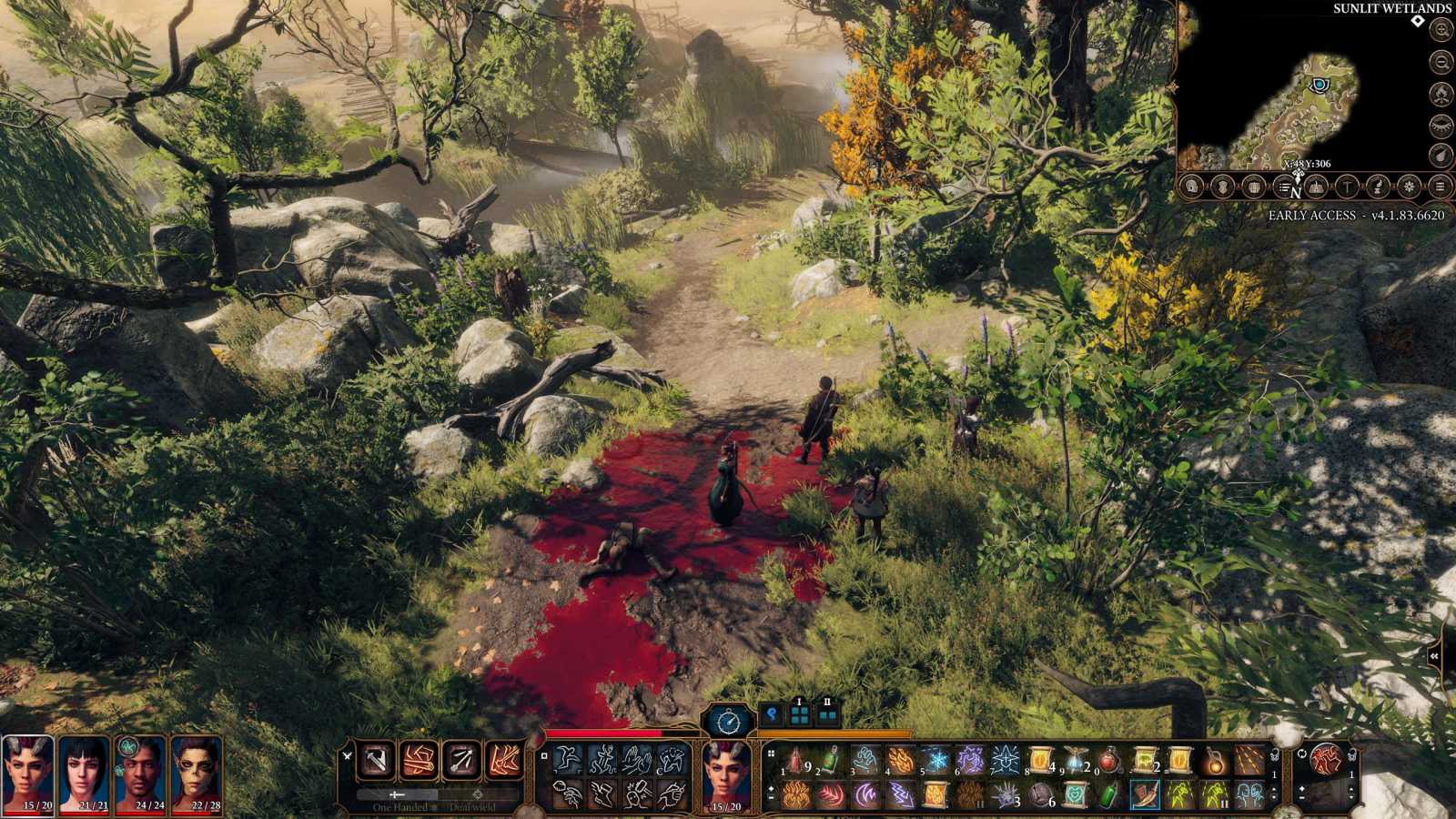Screen dimensions: 1456x819
Task: Click the Sunlit Wetlands minimap
Action: click(1301, 100)
